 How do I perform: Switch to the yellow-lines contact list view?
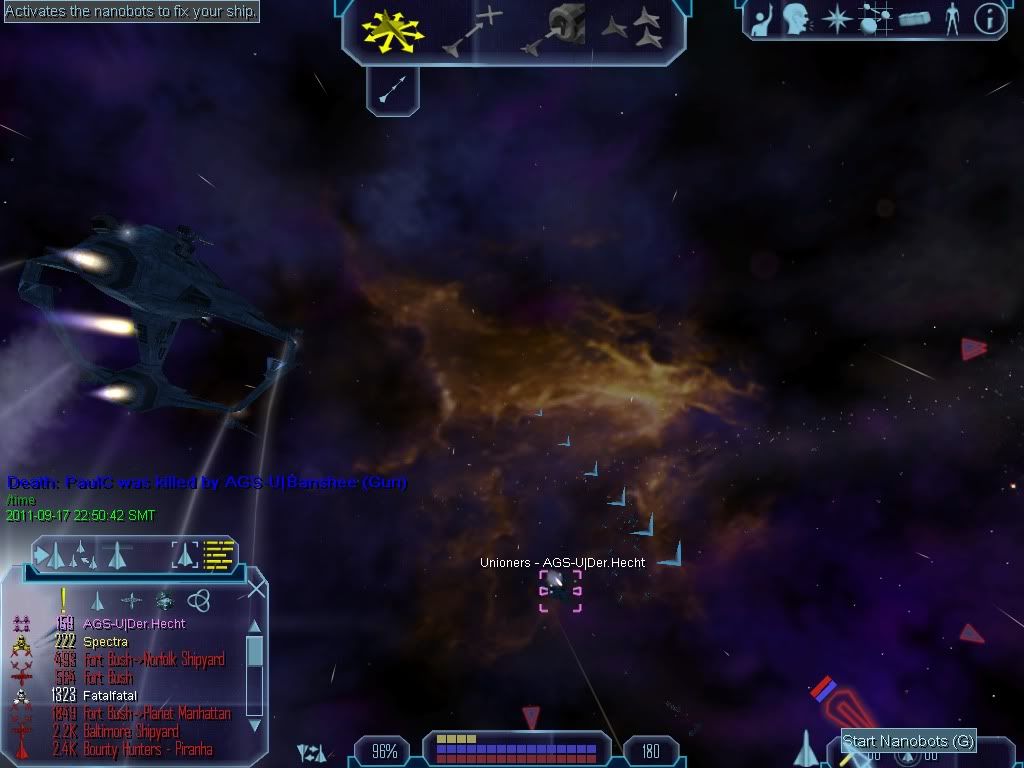(219, 554)
